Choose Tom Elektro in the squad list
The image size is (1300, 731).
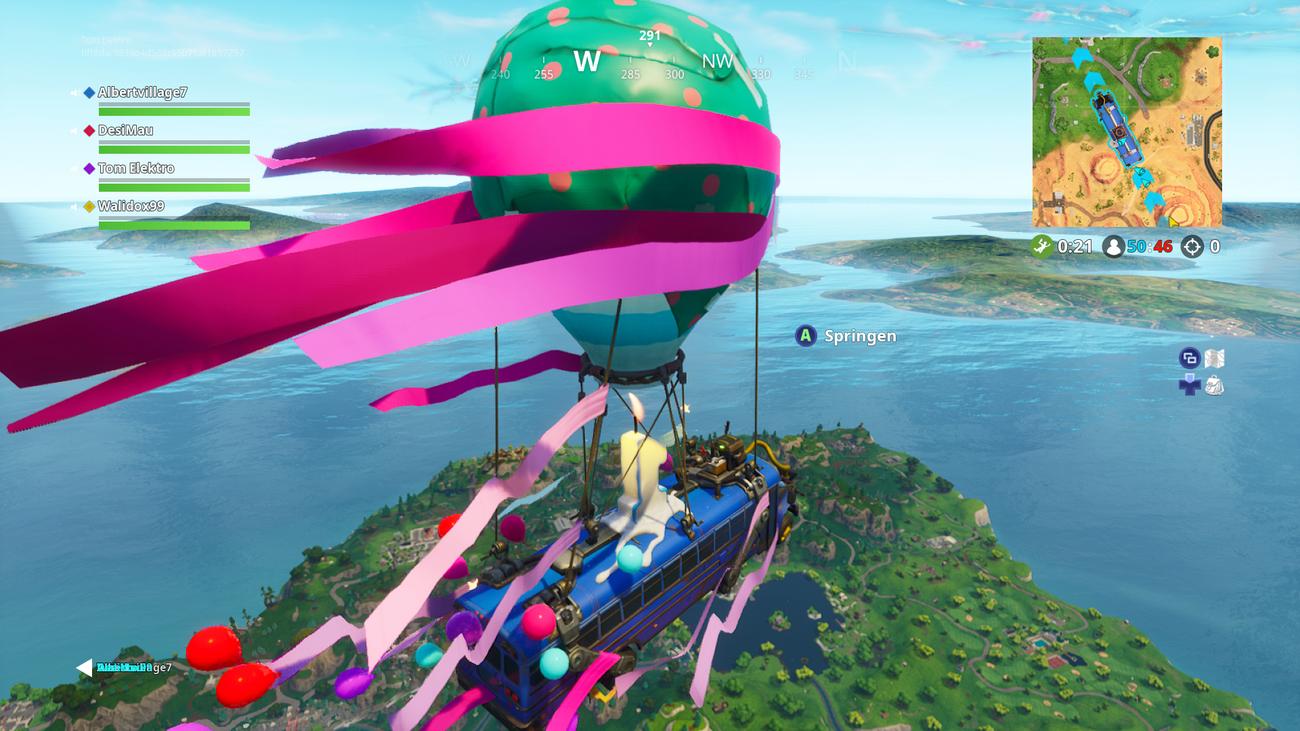[135, 169]
